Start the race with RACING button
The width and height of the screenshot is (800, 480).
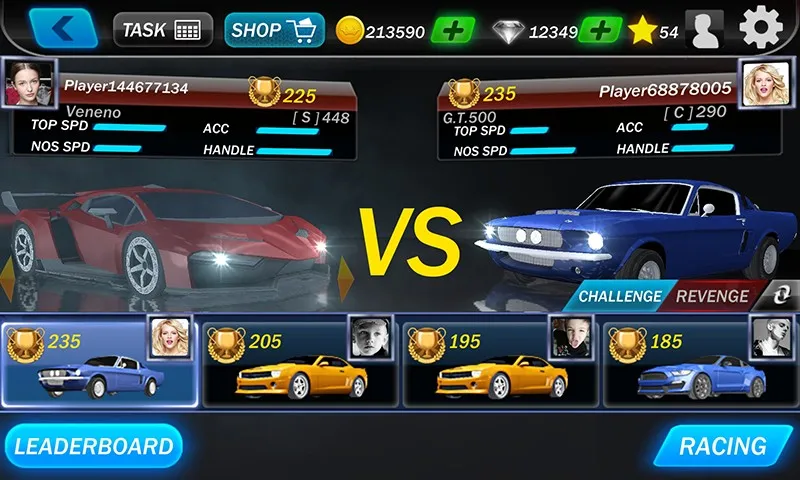coord(723,446)
